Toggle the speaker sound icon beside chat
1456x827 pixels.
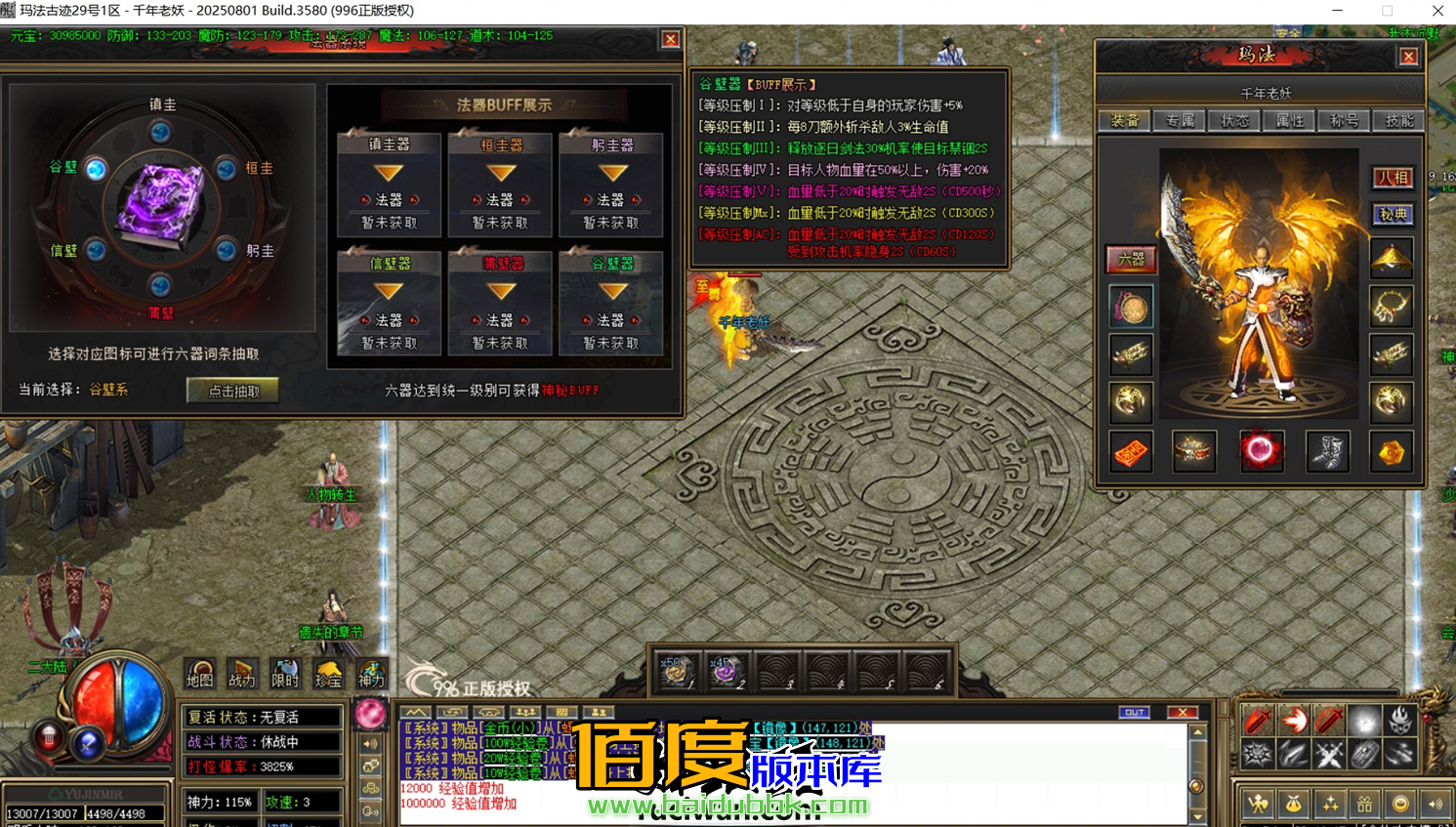coord(369,746)
